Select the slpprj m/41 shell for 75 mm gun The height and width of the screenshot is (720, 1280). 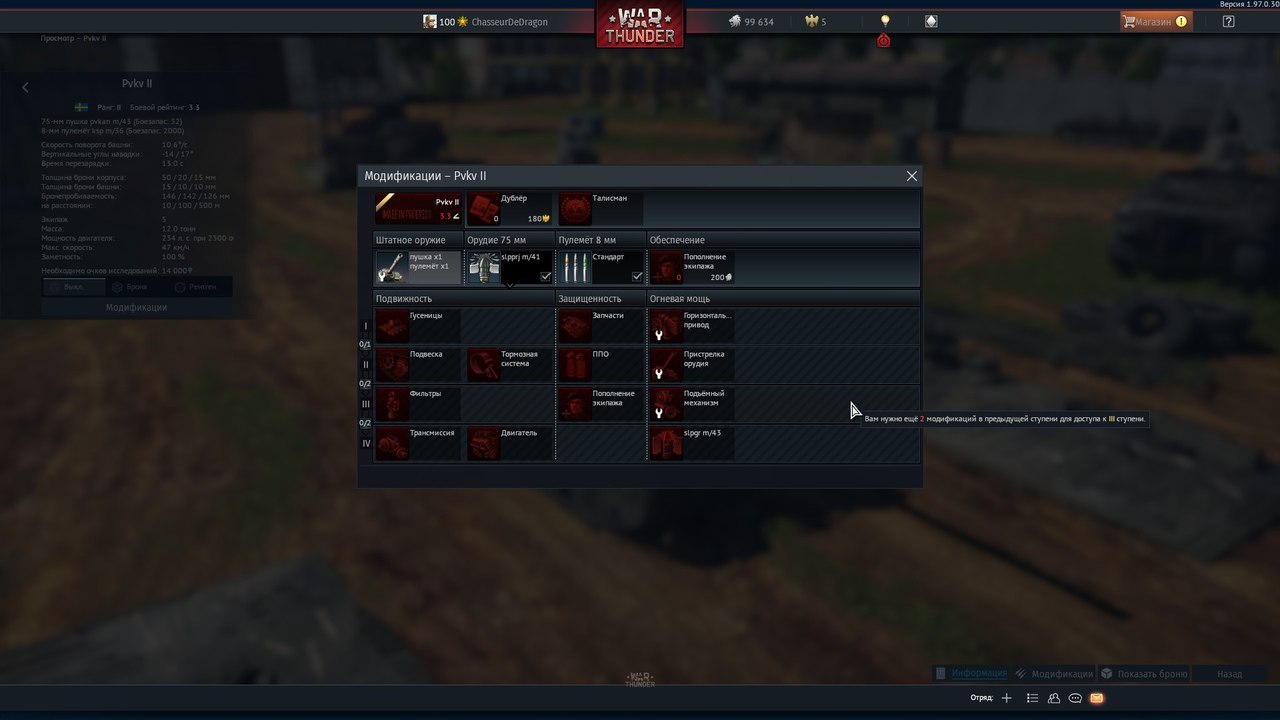[x=510, y=267]
